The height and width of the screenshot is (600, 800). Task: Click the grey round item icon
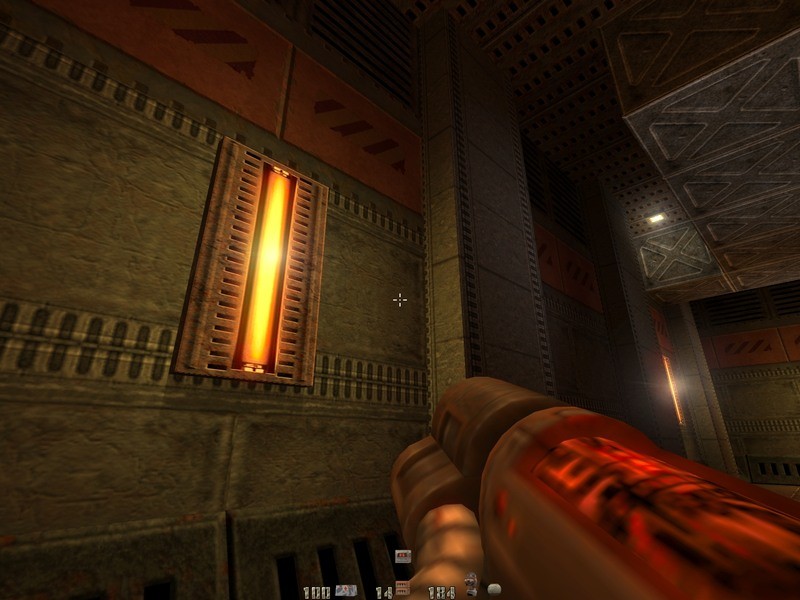[x=492, y=590]
